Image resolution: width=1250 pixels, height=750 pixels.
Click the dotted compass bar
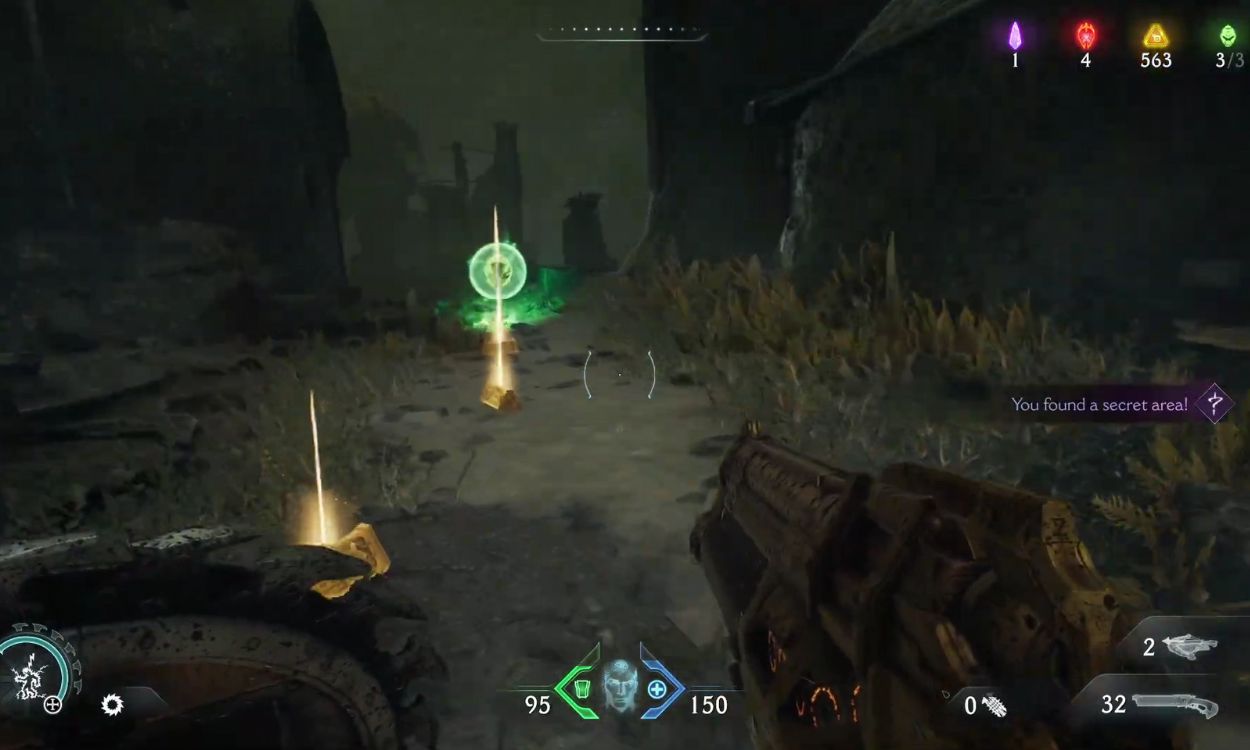pyautogui.click(x=621, y=32)
